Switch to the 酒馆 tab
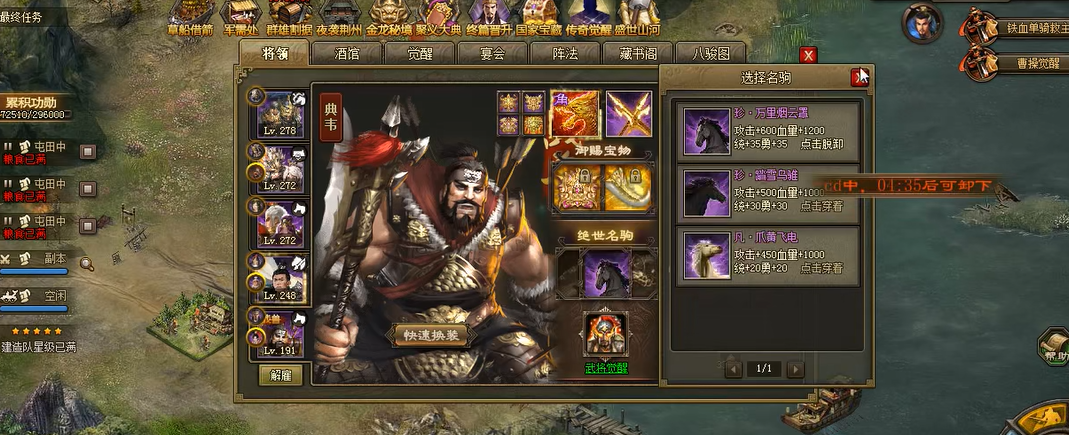The image size is (1069, 435). [347, 54]
